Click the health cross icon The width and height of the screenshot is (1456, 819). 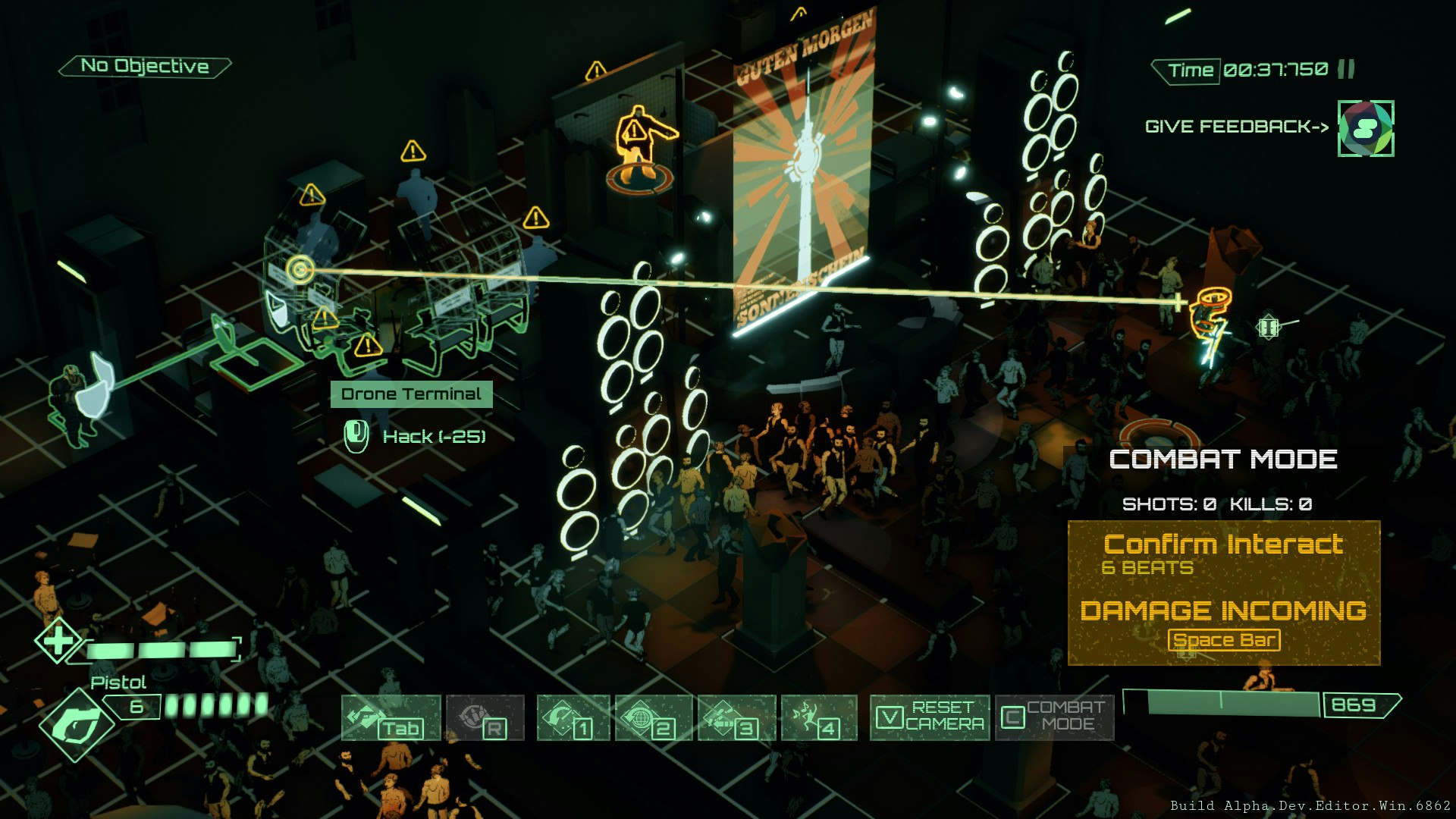(x=58, y=642)
